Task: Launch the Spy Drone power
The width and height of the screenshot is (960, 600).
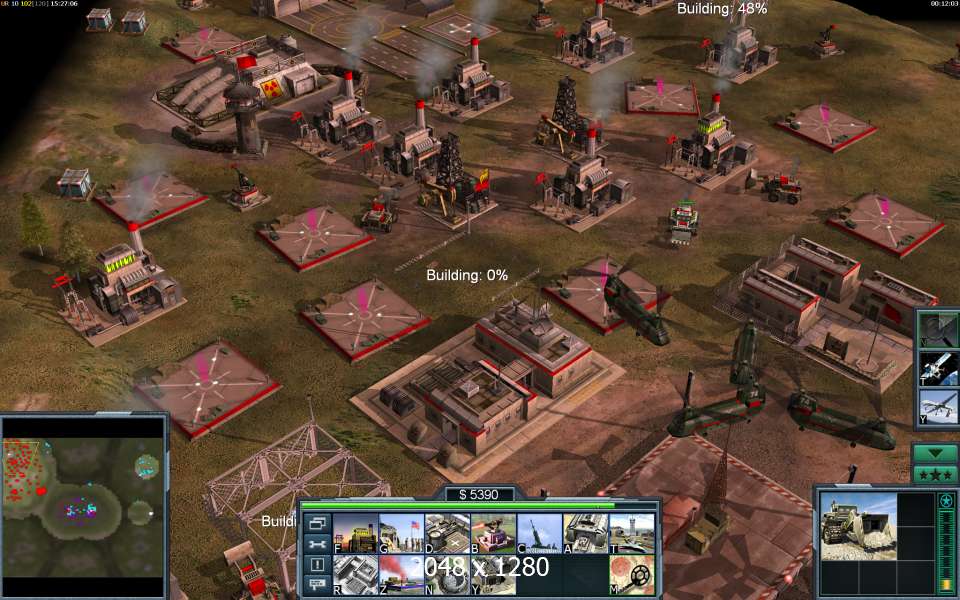Action: 938,408
